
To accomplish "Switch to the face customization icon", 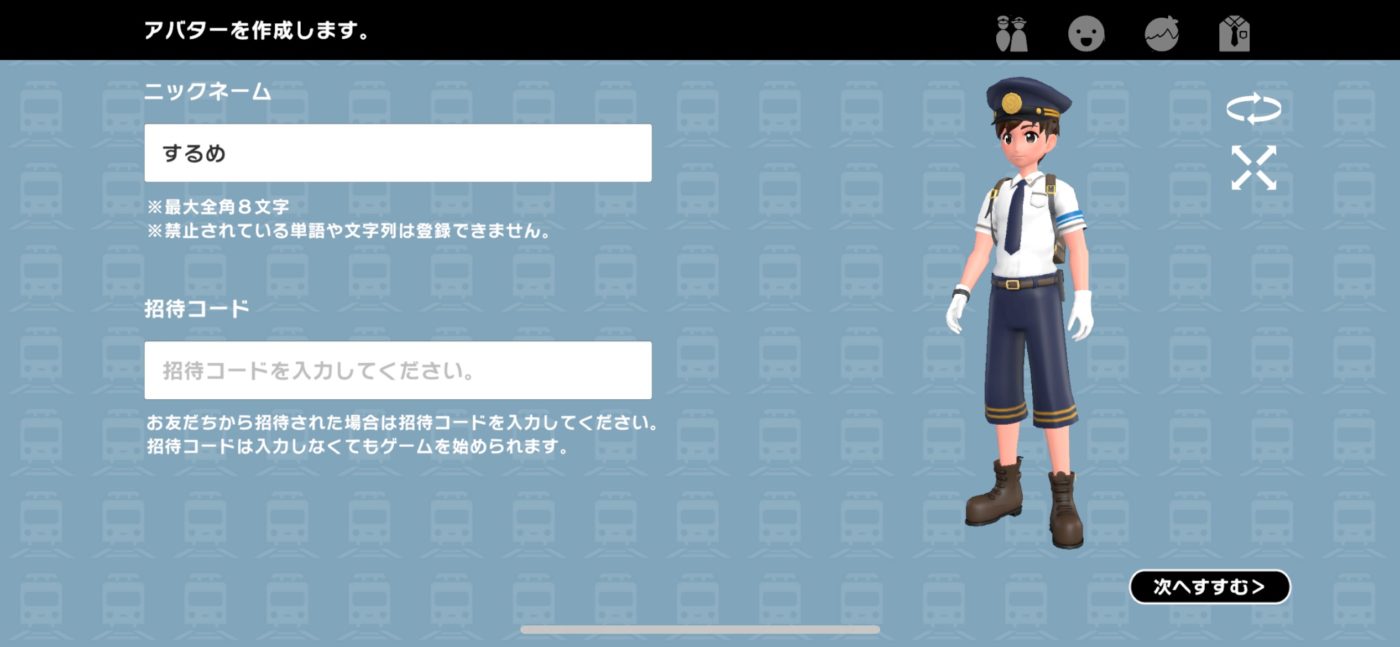I will coord(1086,34).
